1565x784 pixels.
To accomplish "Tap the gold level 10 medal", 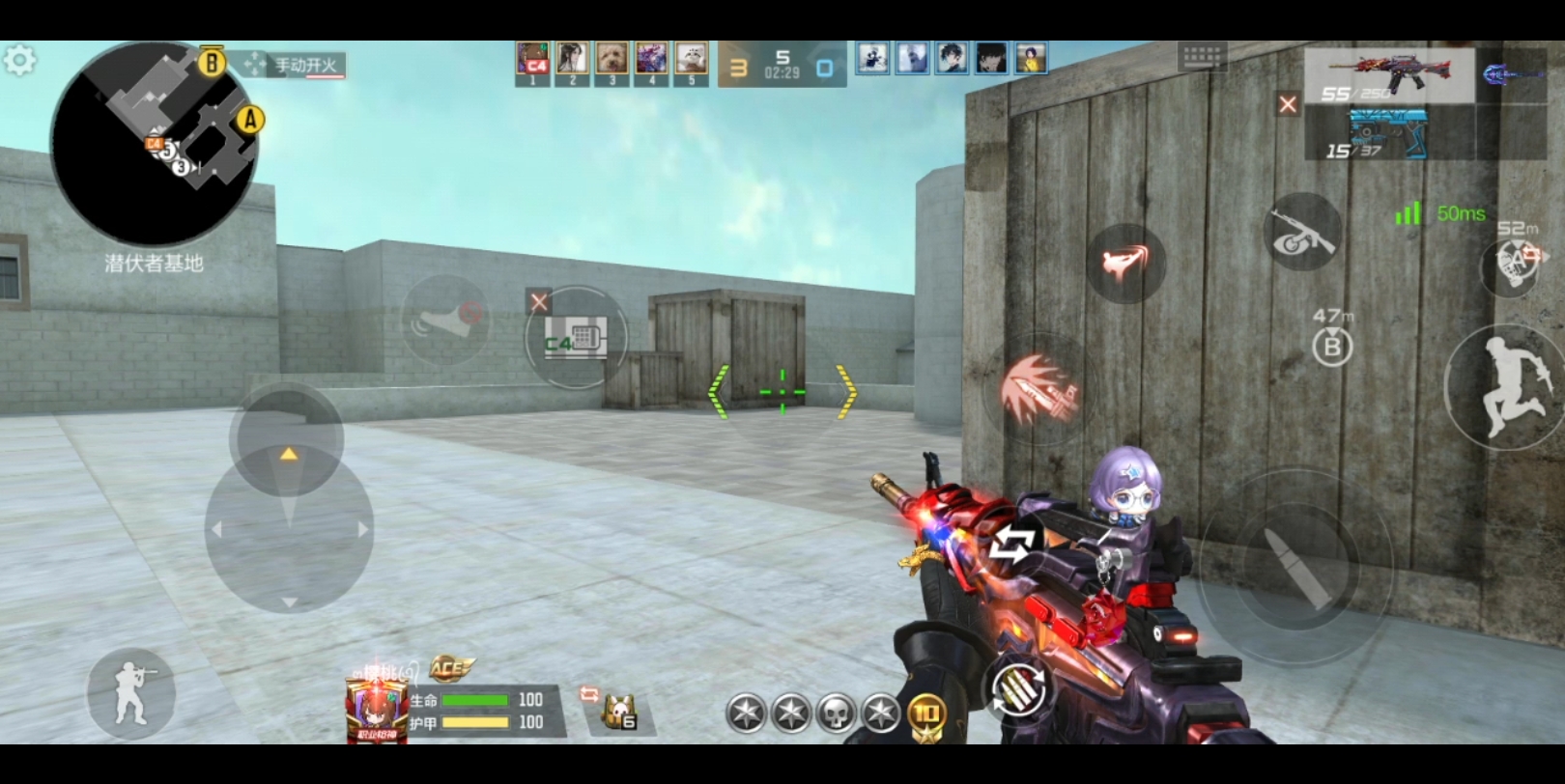I will (x=925, y=714).
